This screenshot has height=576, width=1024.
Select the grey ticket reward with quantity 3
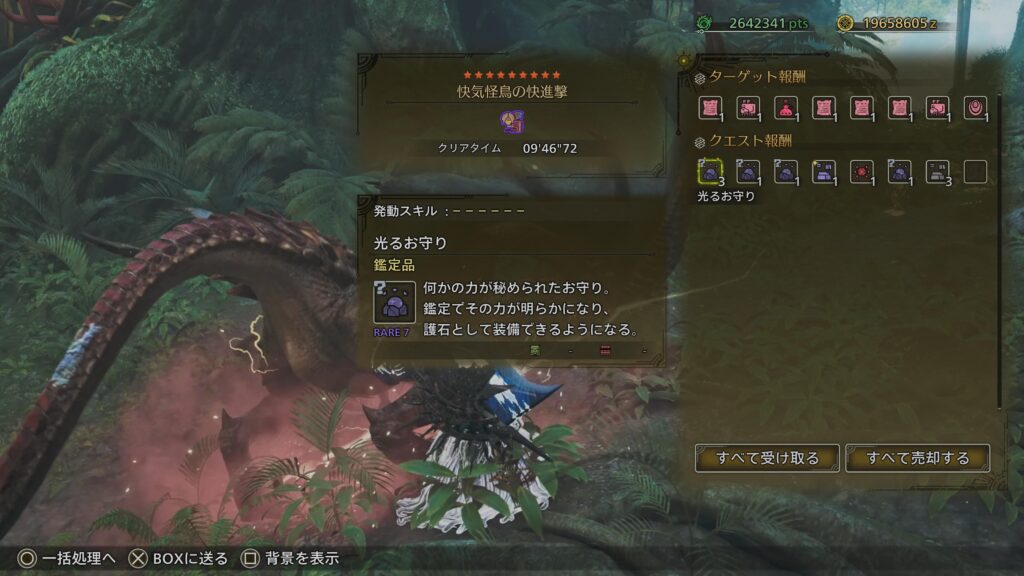point(937,172)
